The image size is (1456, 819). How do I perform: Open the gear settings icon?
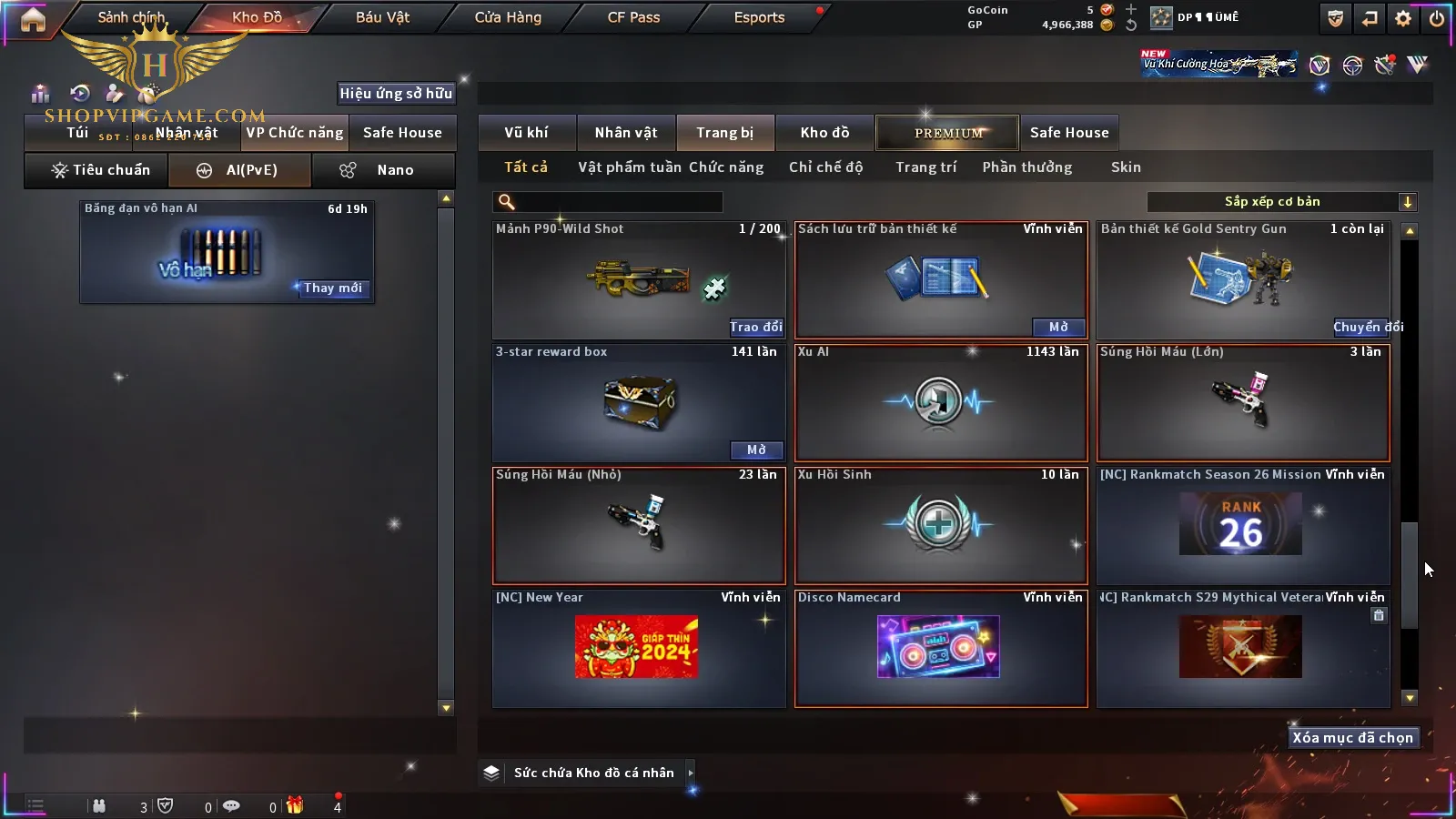click(1403, 18)
